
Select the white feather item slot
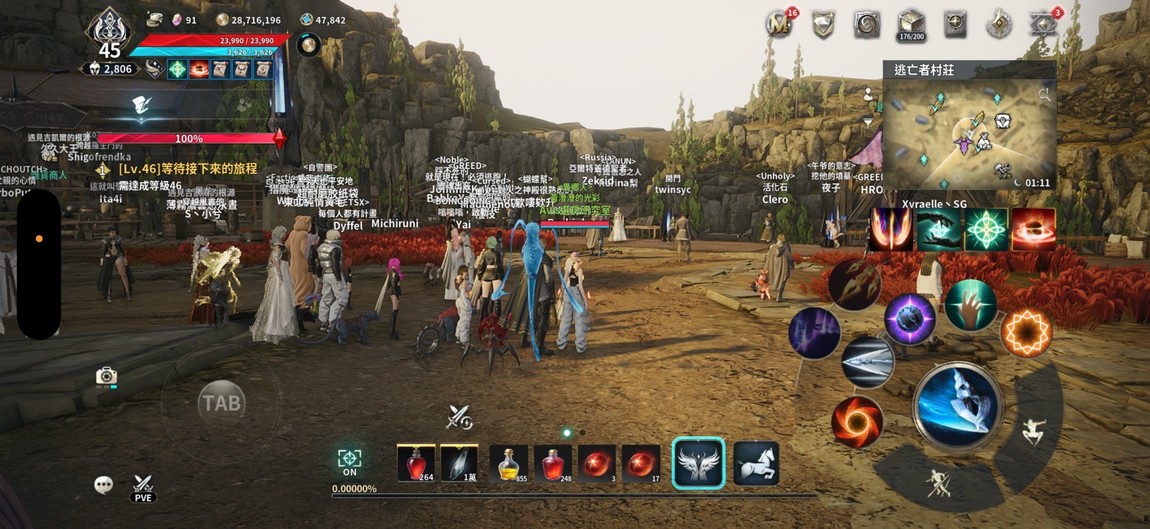pyautogui.click(x=459, y=464)
